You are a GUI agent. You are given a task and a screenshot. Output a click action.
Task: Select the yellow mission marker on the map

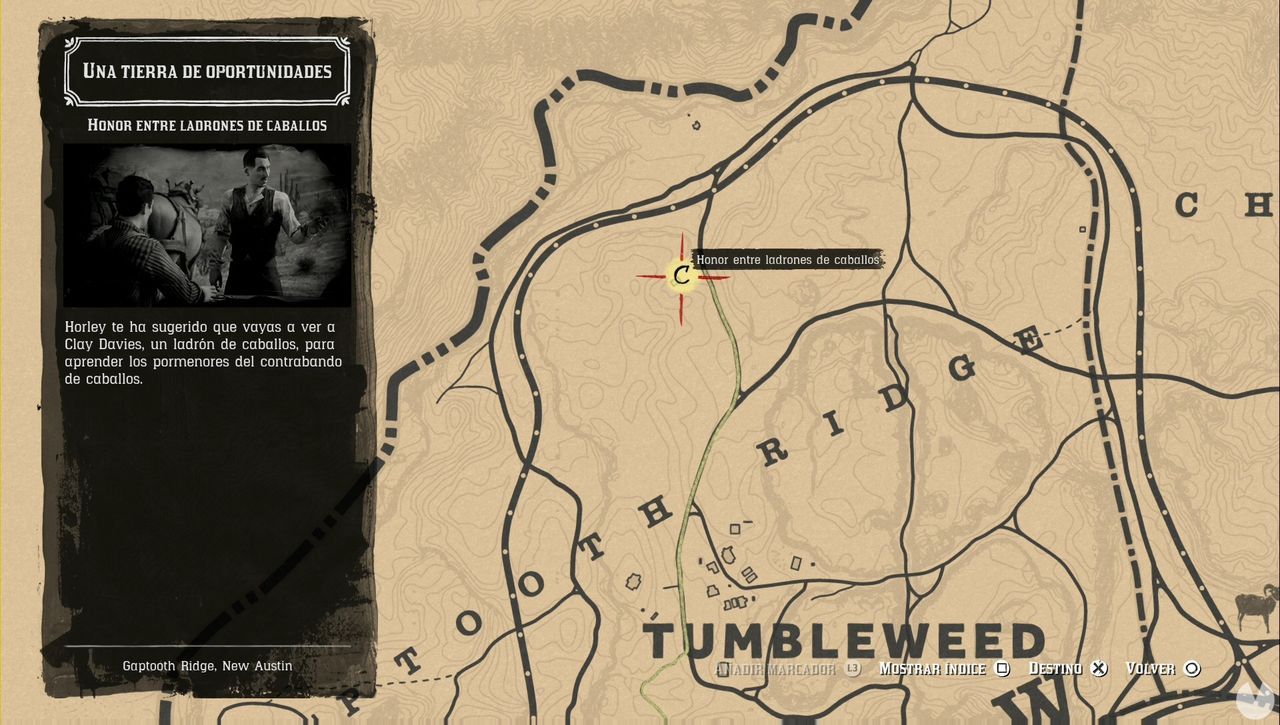(x=681, y=277)
